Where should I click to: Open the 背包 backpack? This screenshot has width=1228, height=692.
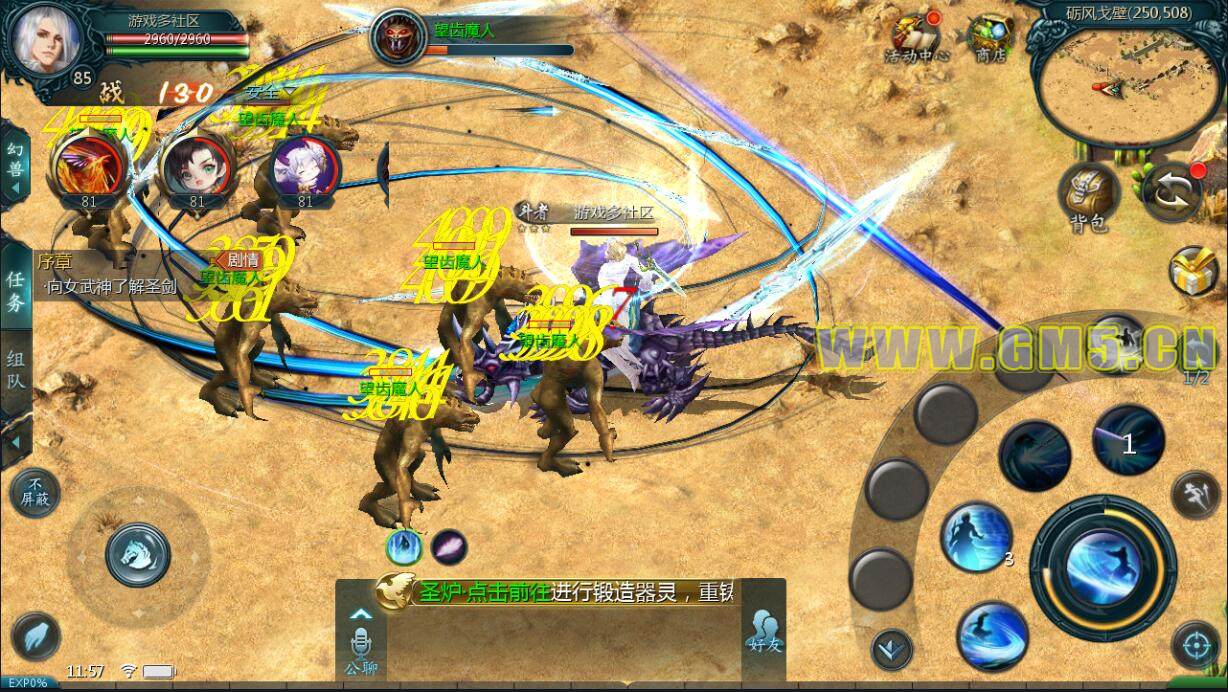click(x=1087, y=194)
